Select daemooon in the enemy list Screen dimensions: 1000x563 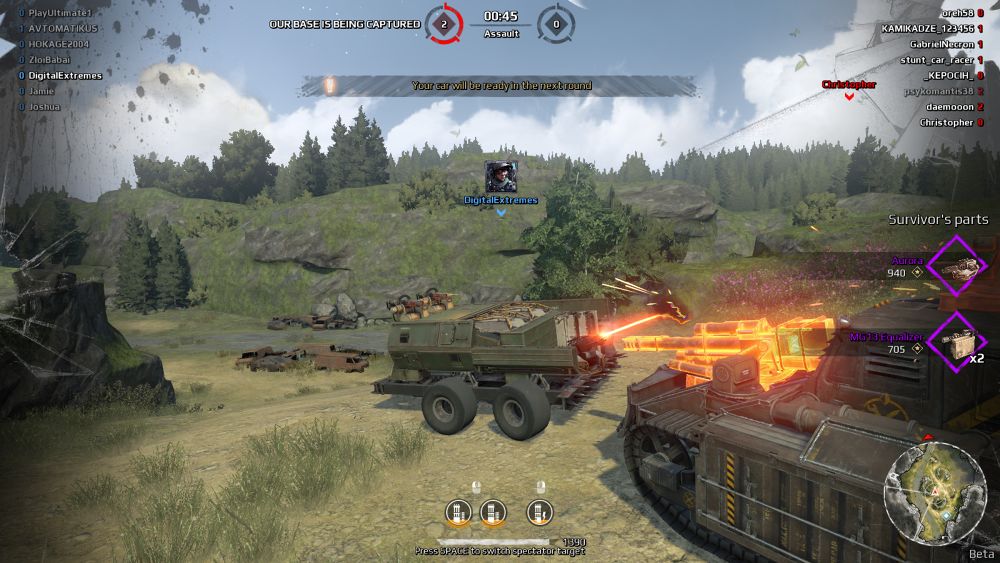point(949,106)
